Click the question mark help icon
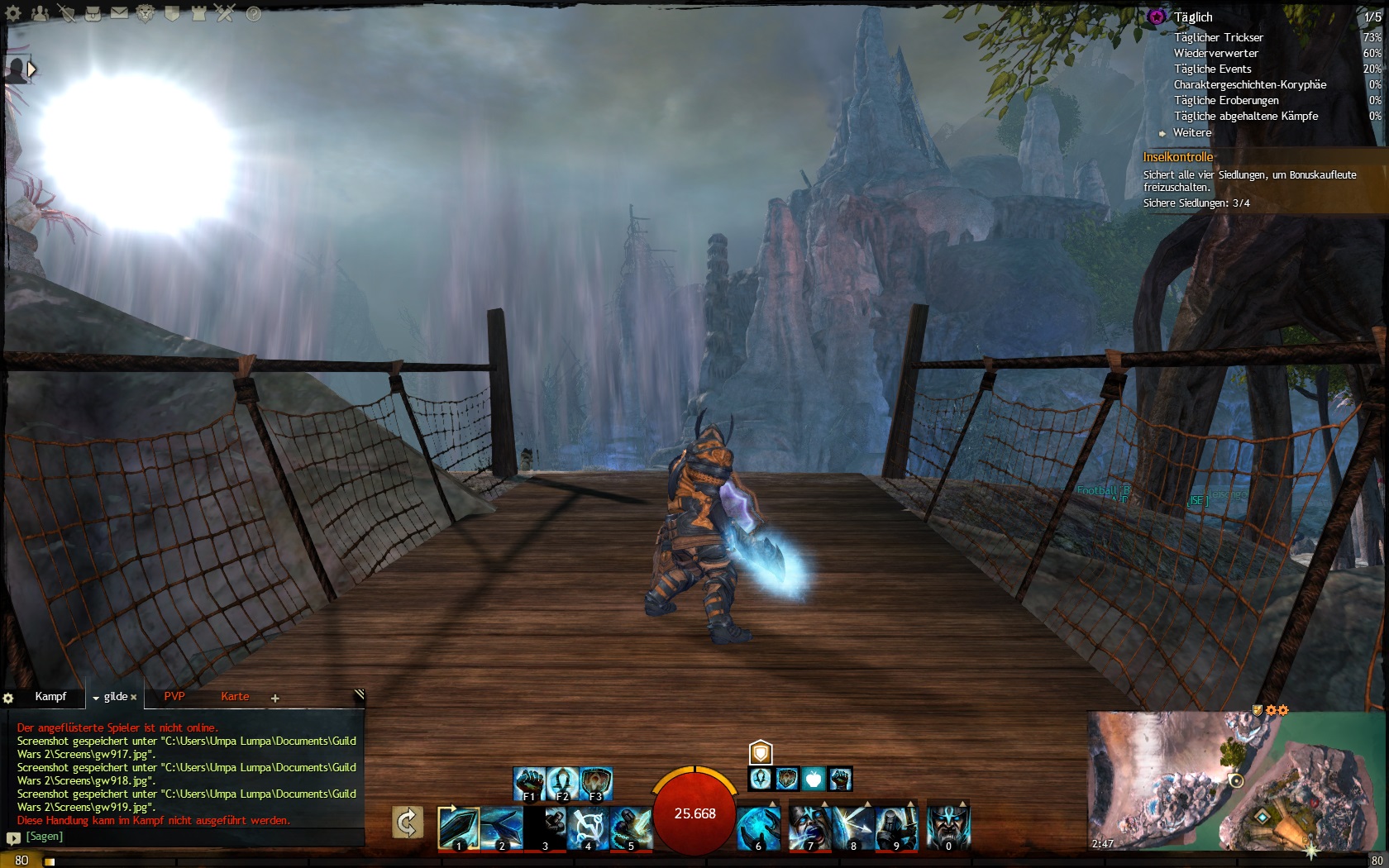The height and width of the screenshot is (868, 1389). 253,13
